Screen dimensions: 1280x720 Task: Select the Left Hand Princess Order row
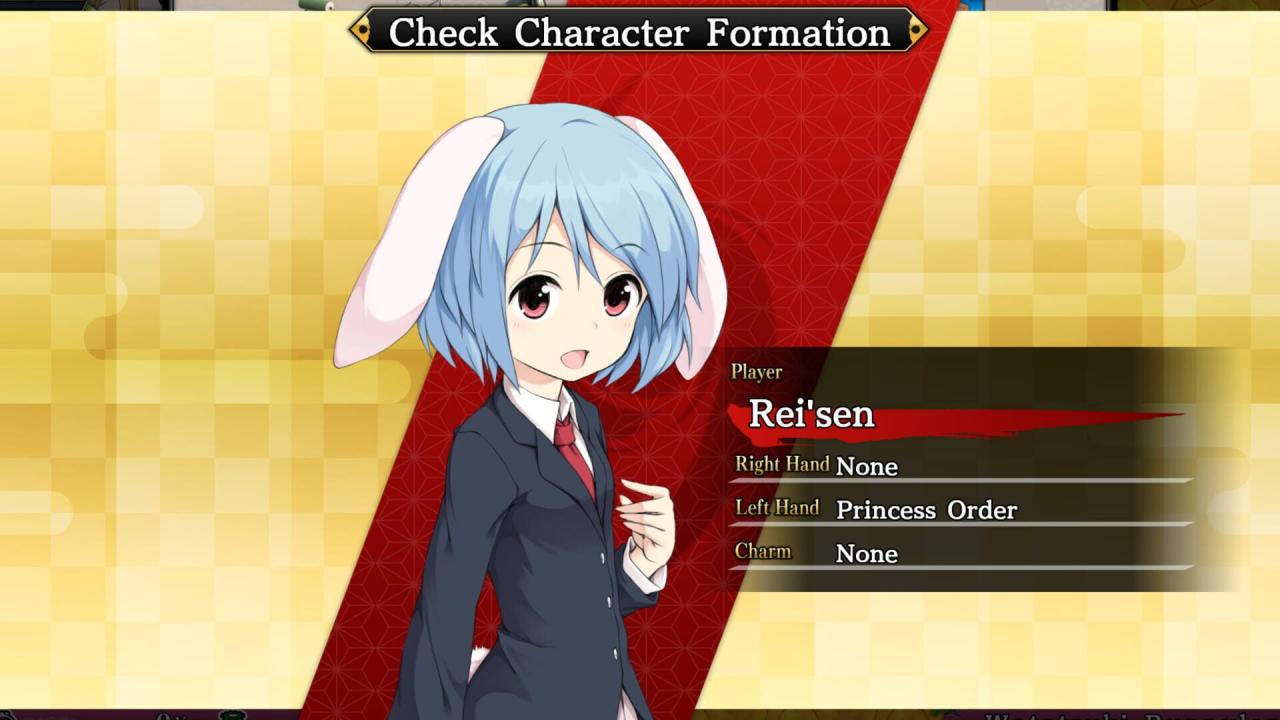960,509
